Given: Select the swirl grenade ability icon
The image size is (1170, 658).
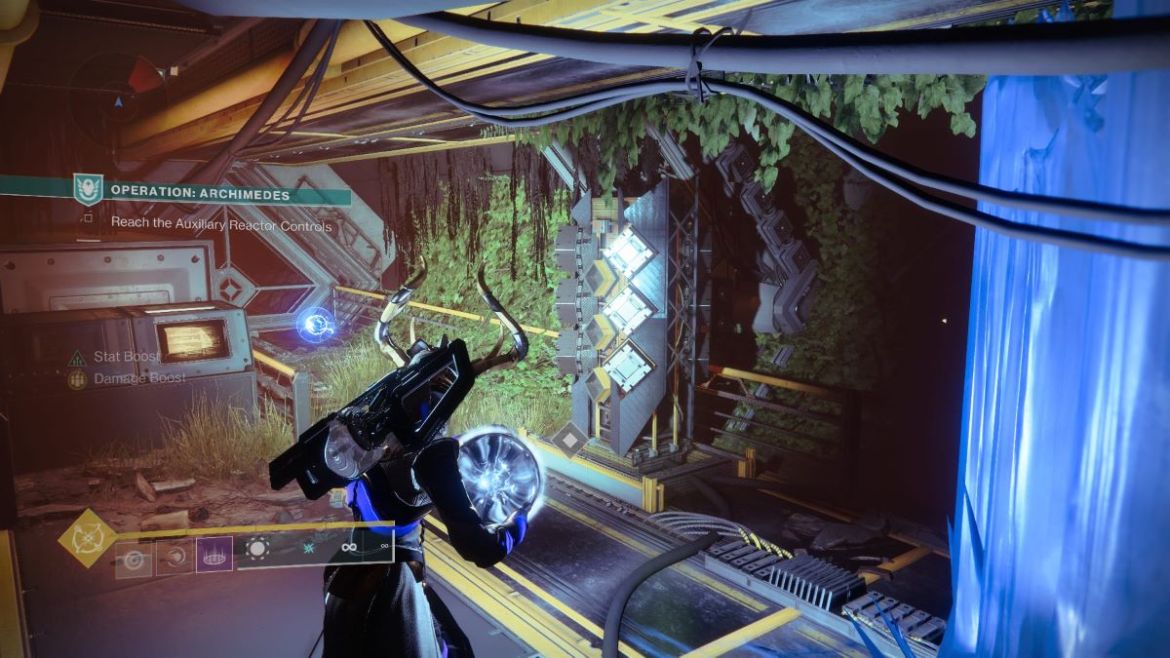Looking at the screenshot, I should (133, 556).
